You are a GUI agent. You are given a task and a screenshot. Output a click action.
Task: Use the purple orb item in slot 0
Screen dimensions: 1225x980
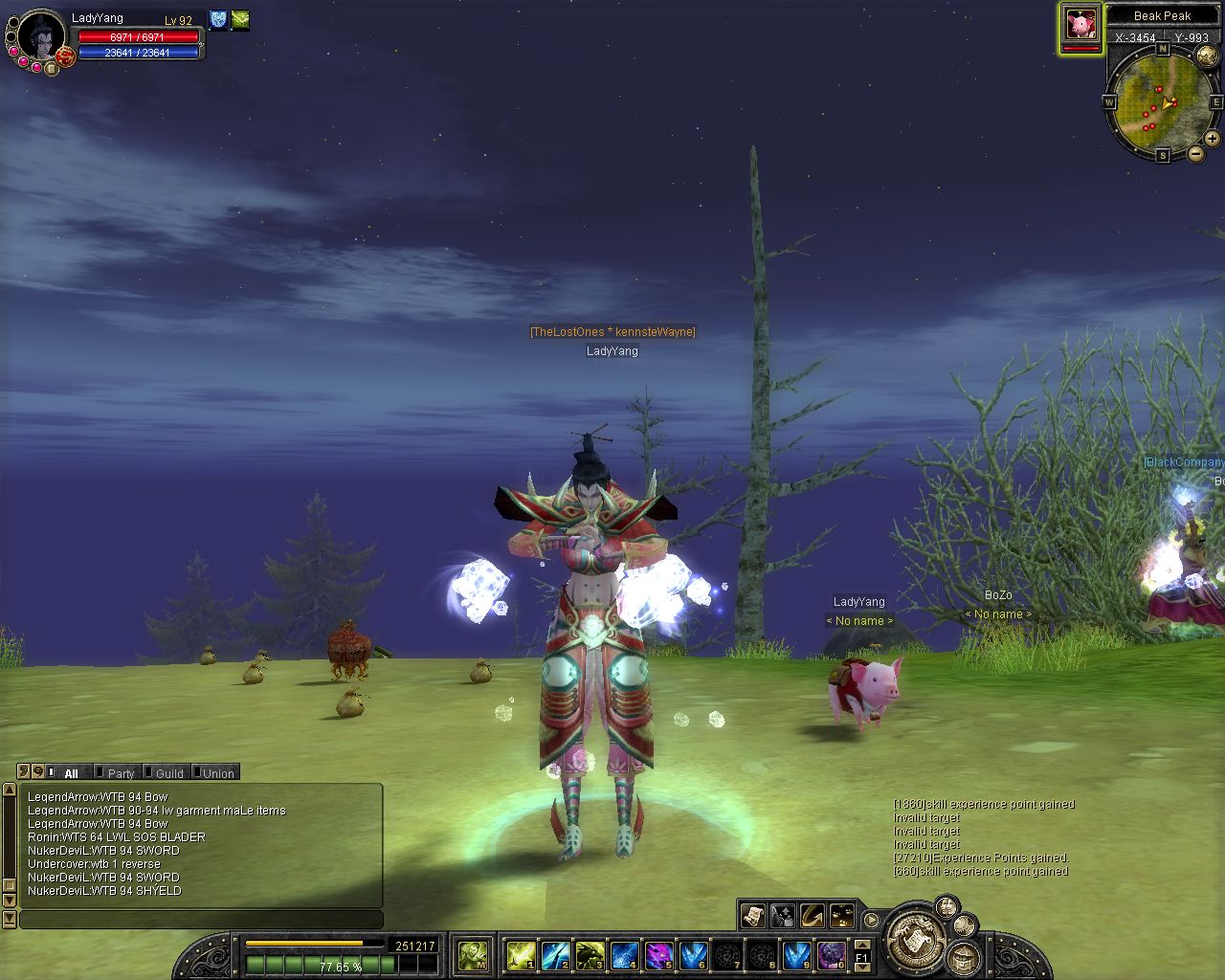point(831,955)
